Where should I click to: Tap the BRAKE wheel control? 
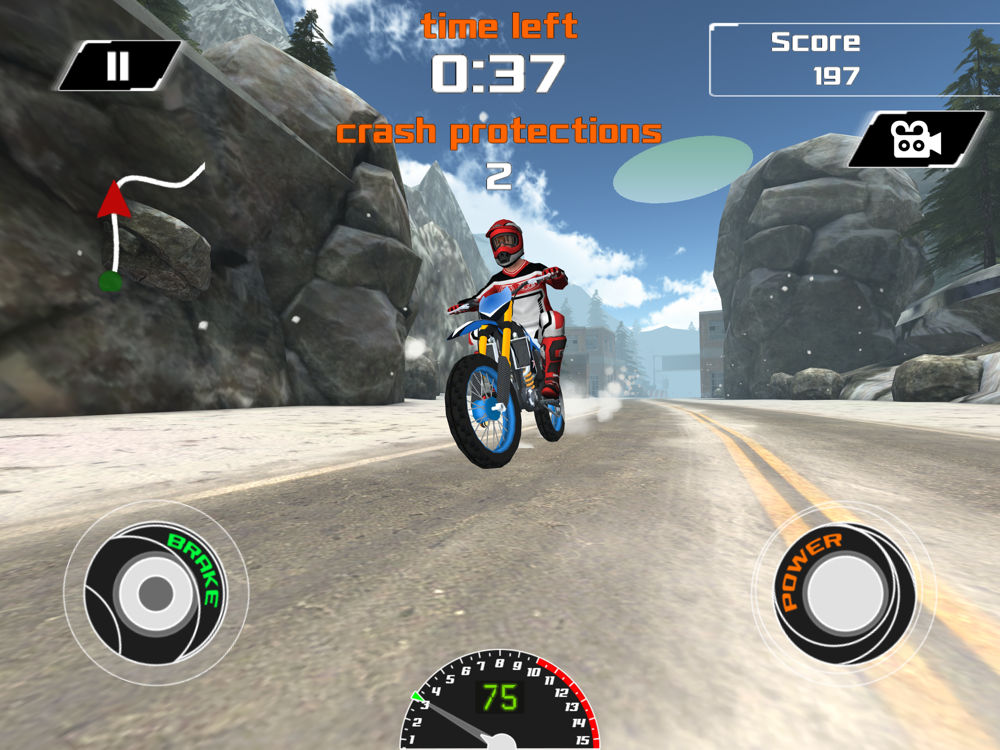pos(155,593)
